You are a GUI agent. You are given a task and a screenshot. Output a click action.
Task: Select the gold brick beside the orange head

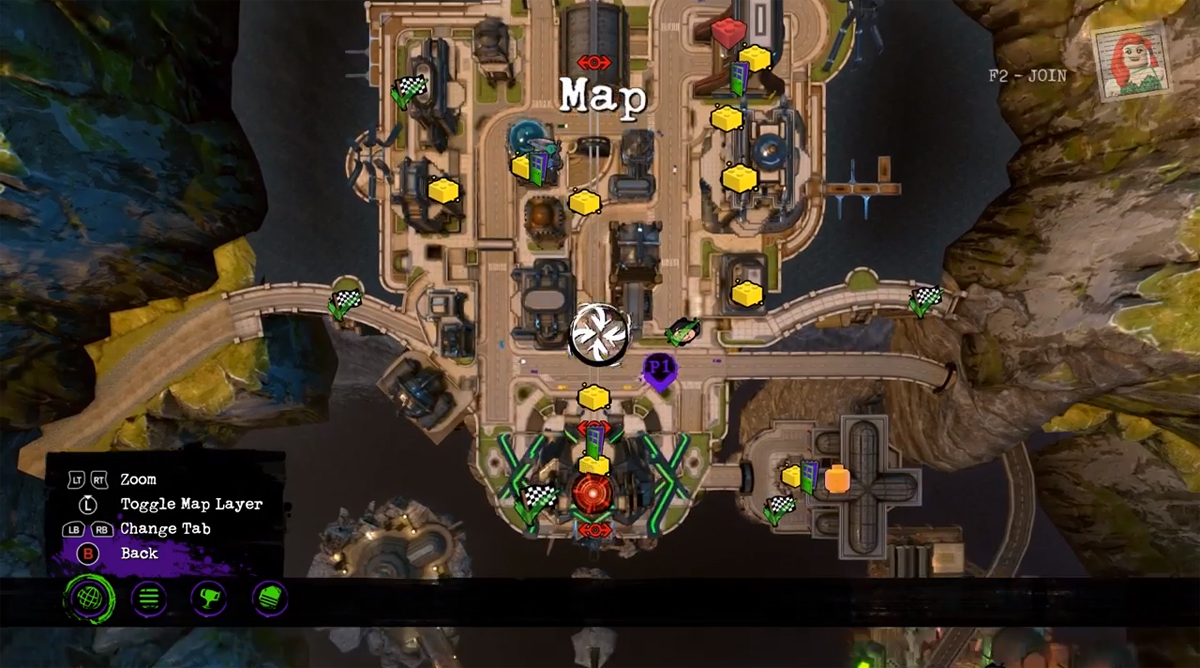[x=791, y=476]
